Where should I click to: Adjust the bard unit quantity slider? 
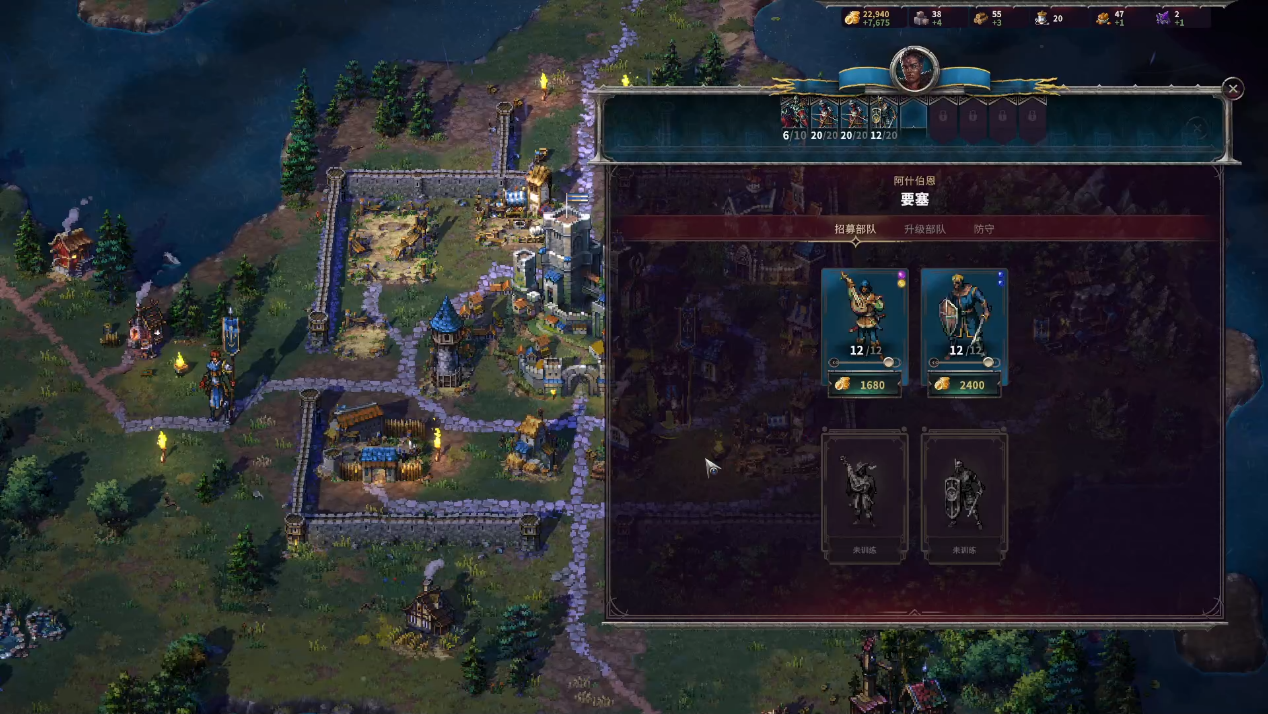888,363
